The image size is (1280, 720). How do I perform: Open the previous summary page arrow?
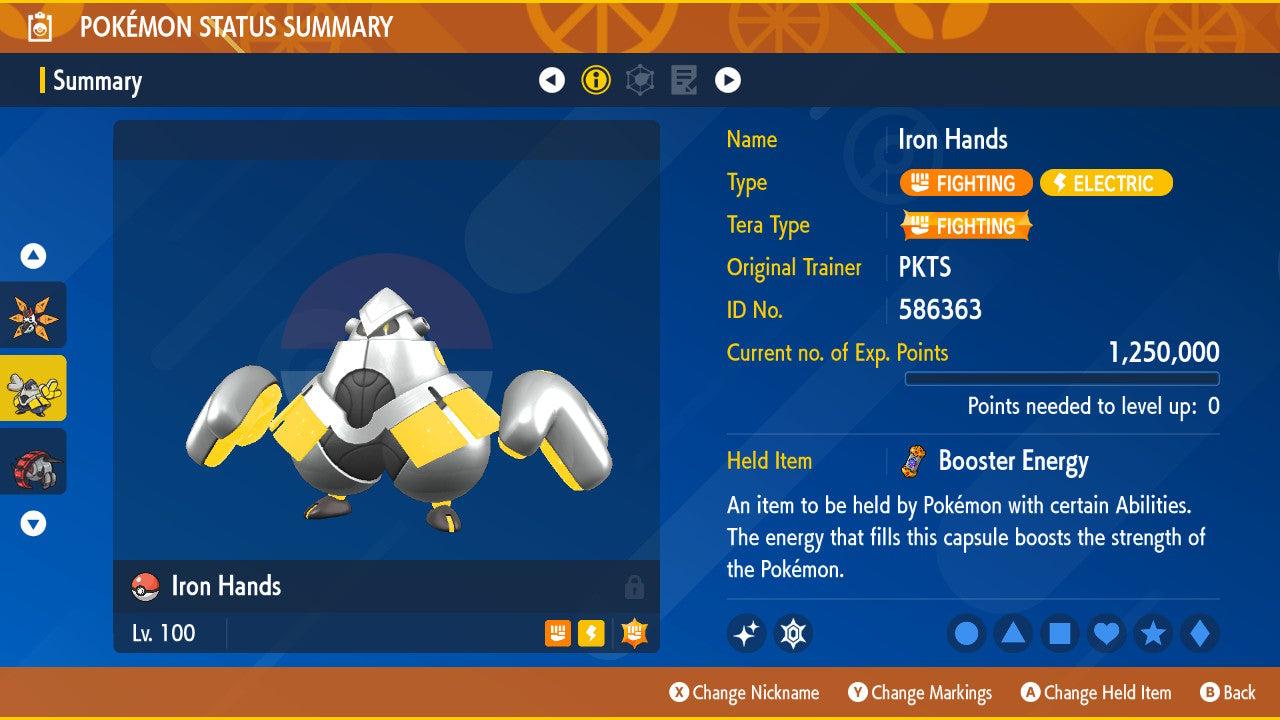(x=552, y=79)
